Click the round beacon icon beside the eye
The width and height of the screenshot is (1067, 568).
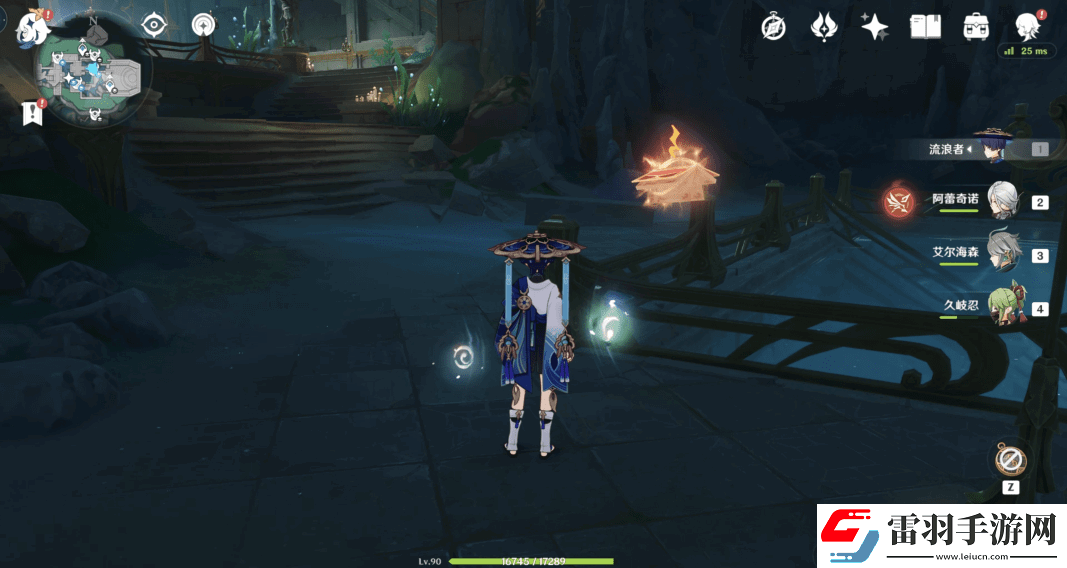(203, 25)
